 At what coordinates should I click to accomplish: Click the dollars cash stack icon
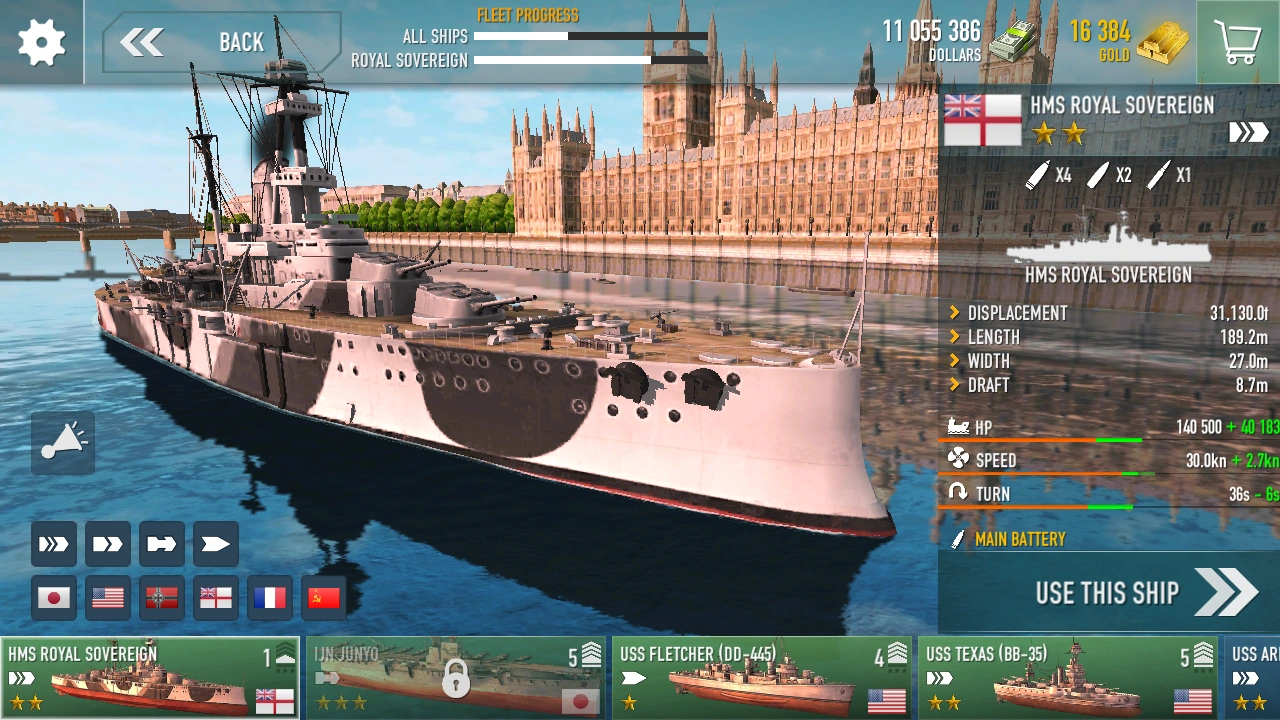(1013, 42)
